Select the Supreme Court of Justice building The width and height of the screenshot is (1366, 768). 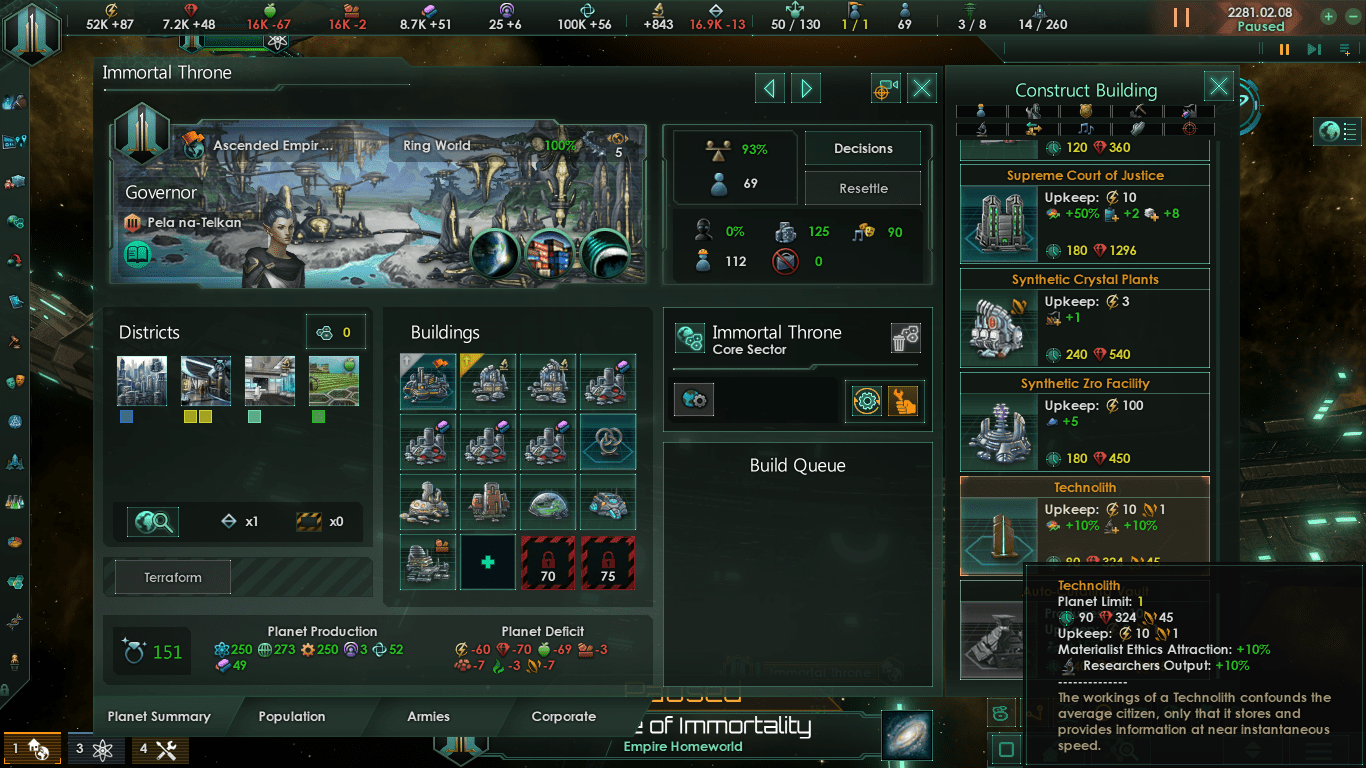1084,213
